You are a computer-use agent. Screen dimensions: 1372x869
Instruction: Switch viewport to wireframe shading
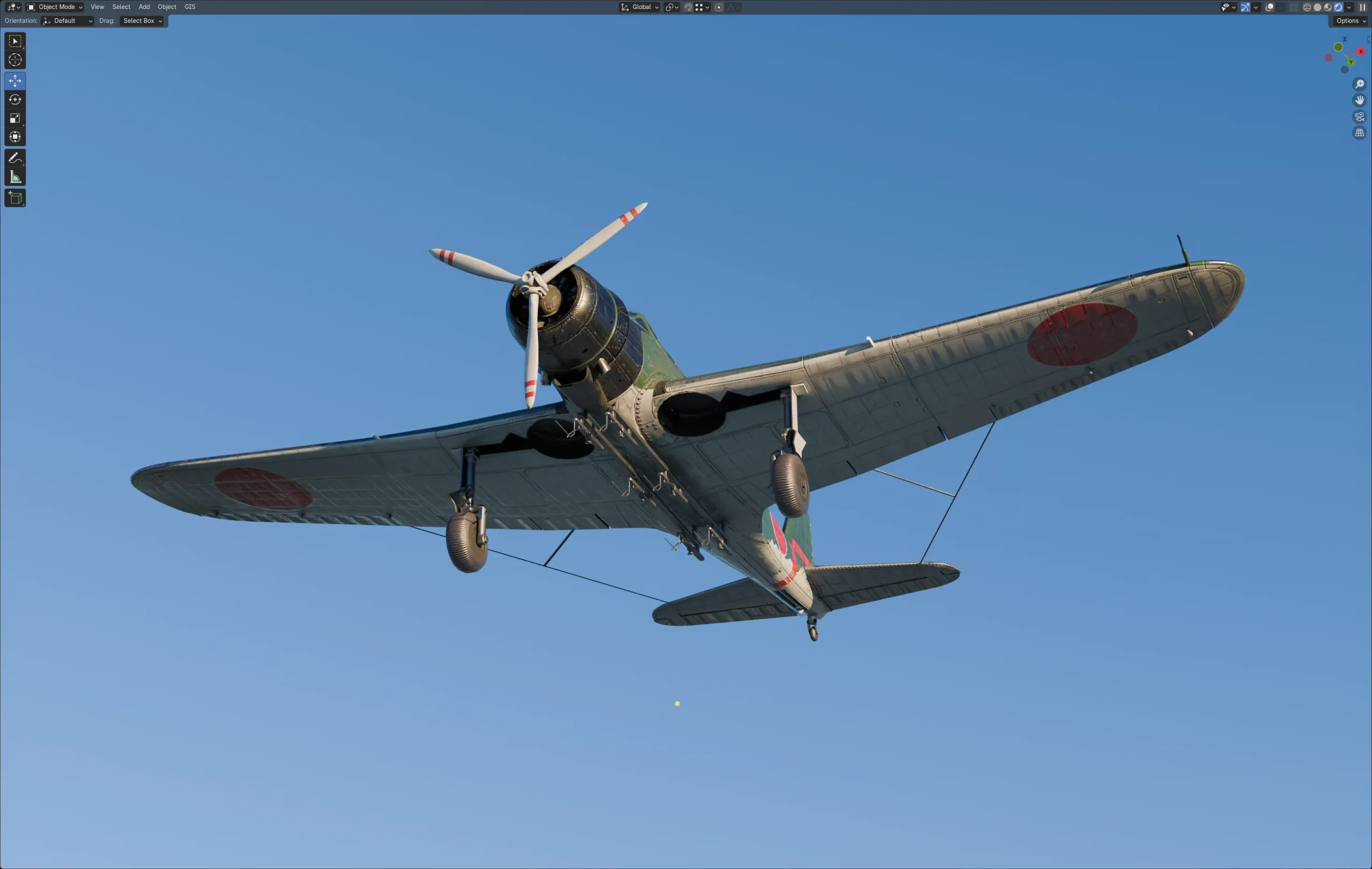1307,8
